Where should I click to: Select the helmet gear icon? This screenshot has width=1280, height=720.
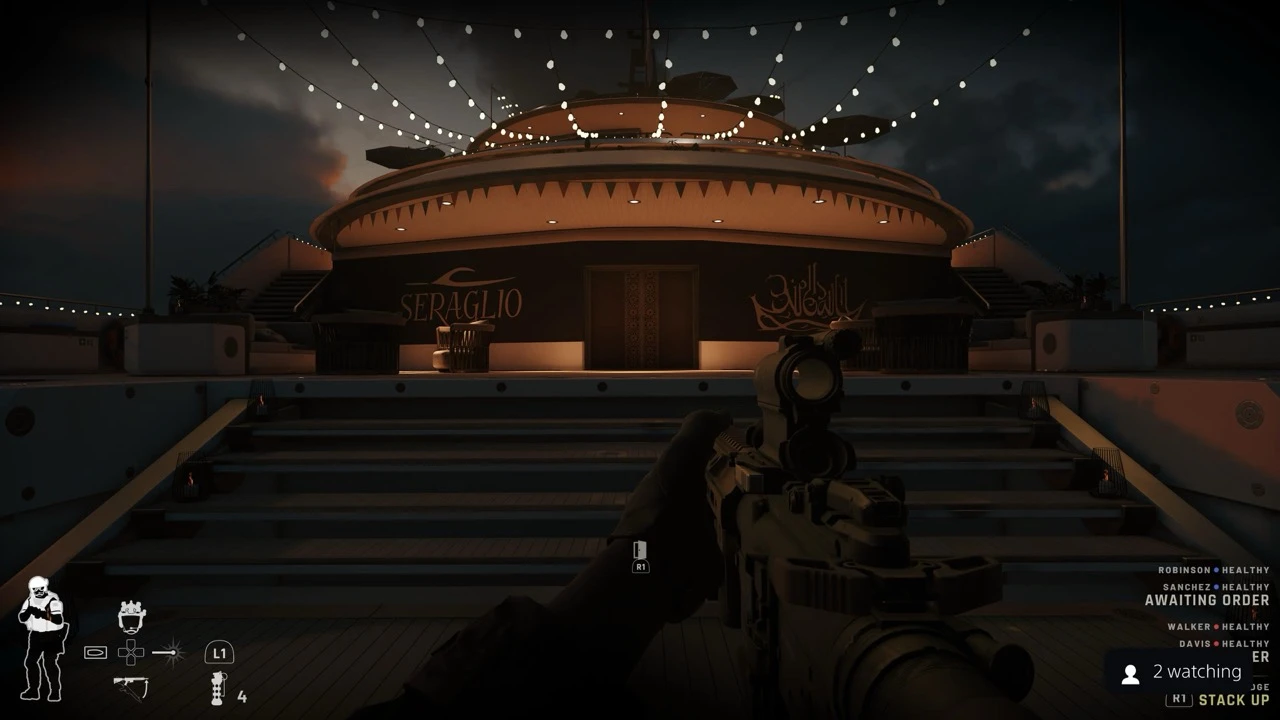pos(132,617)
